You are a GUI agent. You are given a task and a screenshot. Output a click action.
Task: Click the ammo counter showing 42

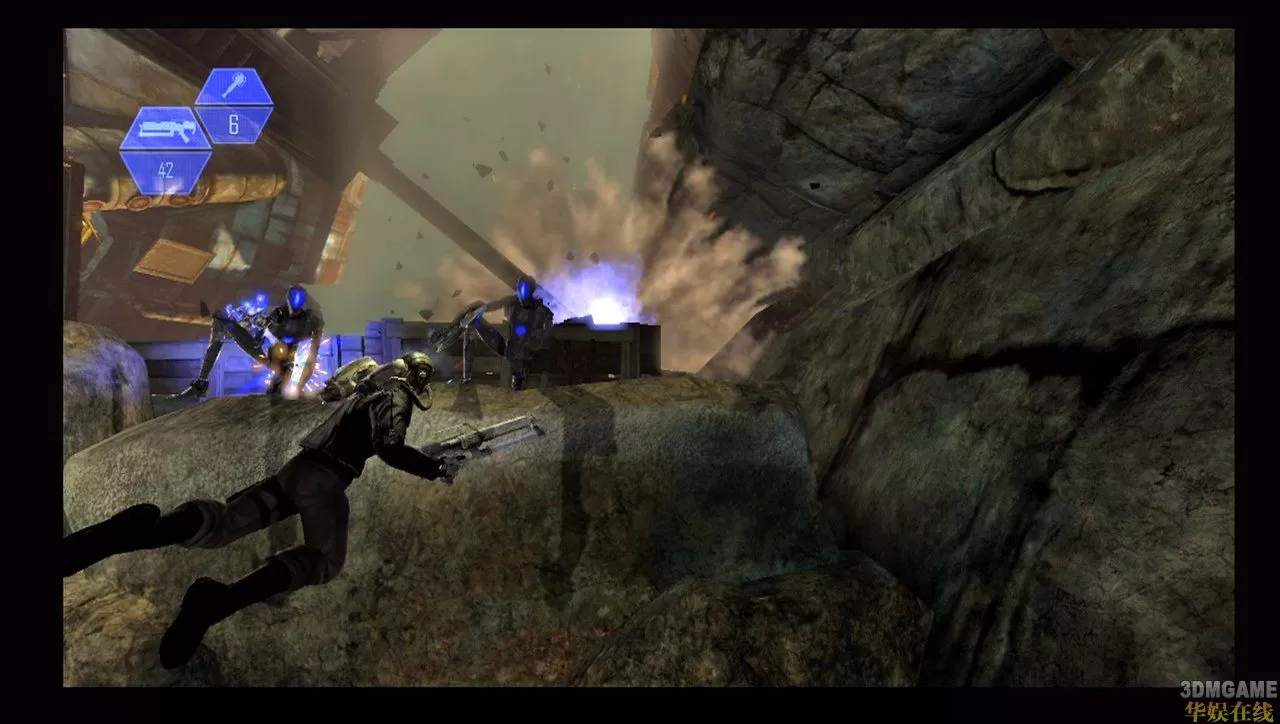165,170
